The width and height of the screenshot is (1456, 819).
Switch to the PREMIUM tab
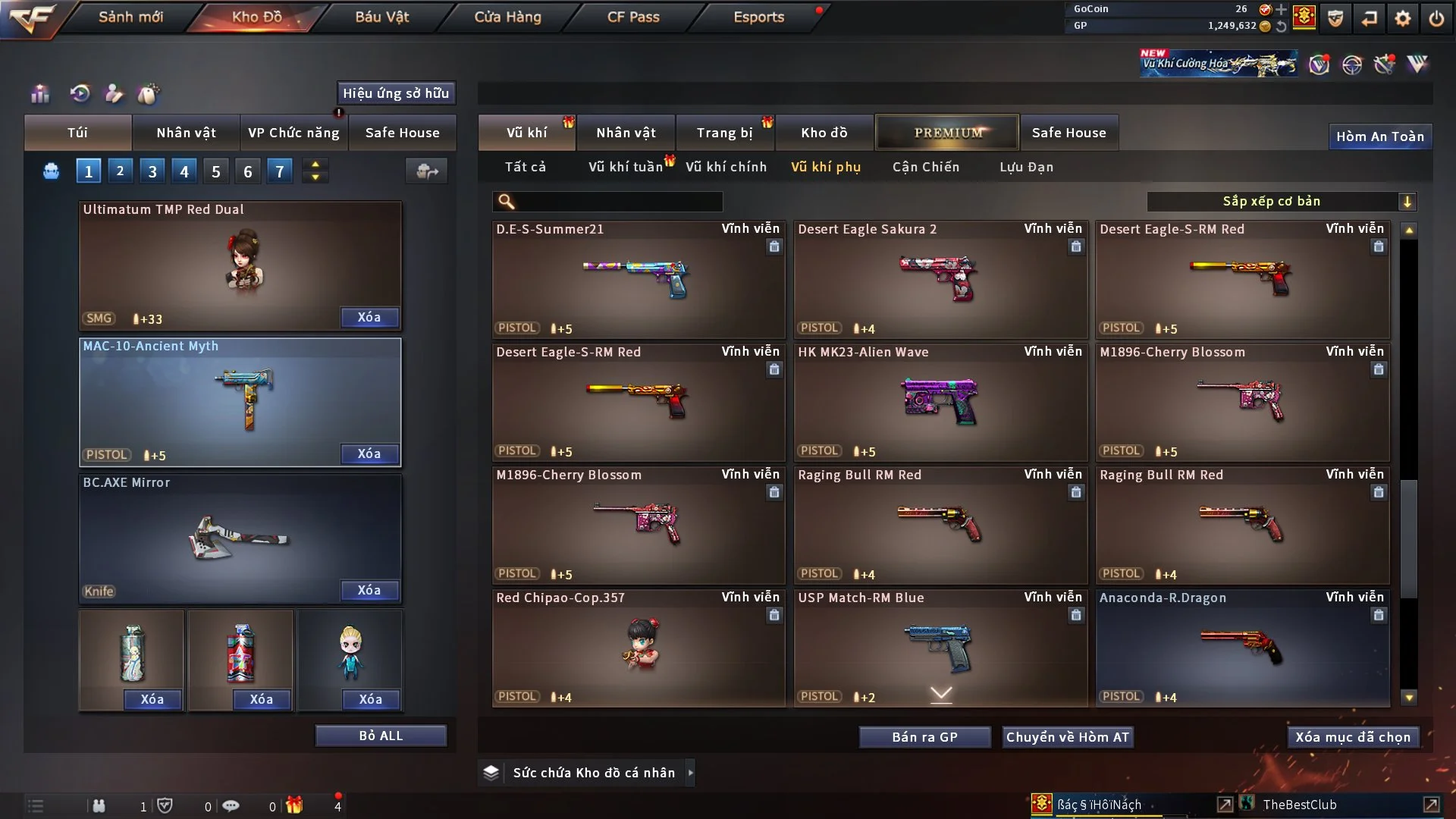pos(946,132)
